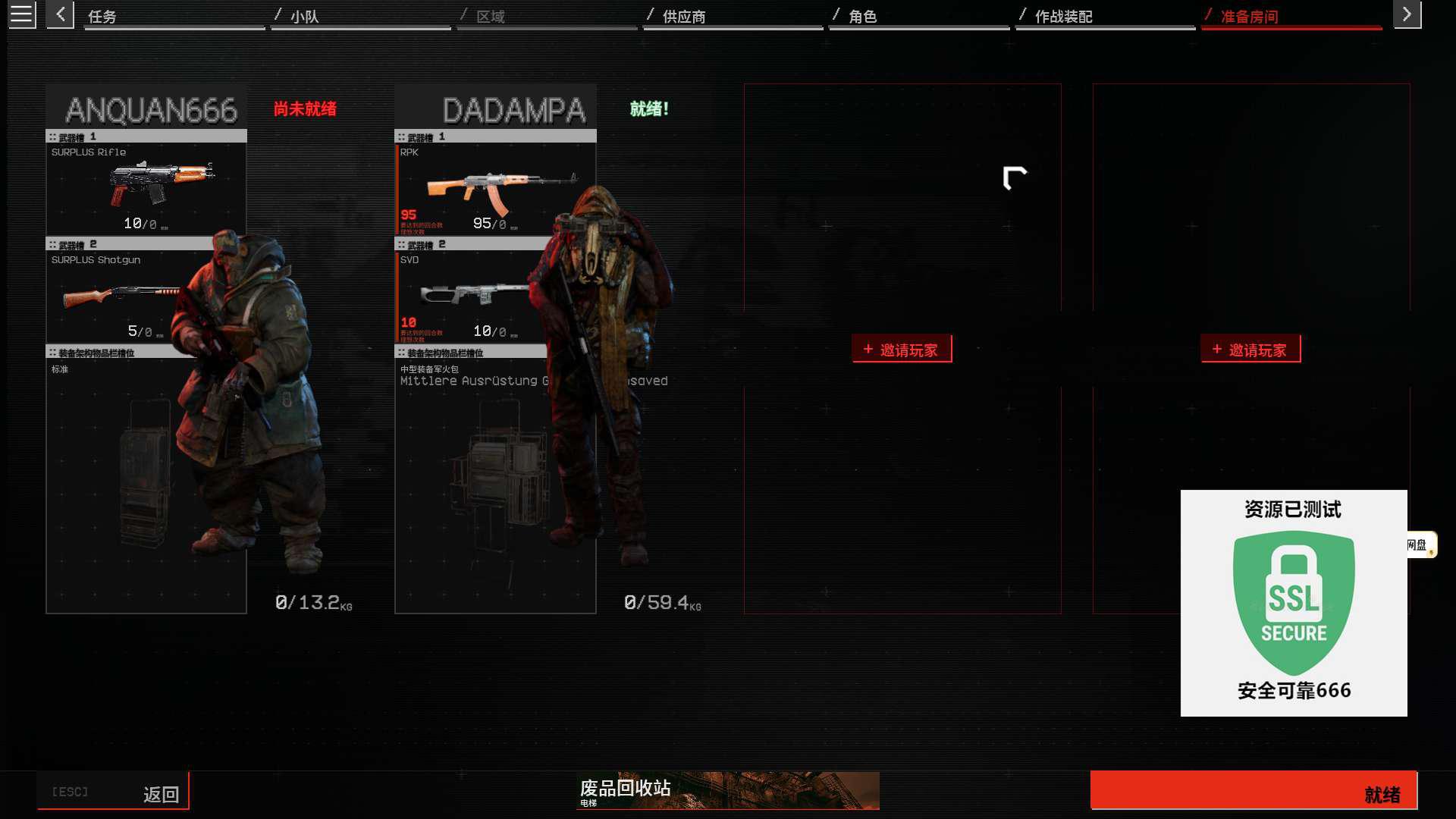Select the 废品回收站 mission banner
The height and width of the screenshot is (819, 1456).
pyautogui.click(x=727, y=791)
